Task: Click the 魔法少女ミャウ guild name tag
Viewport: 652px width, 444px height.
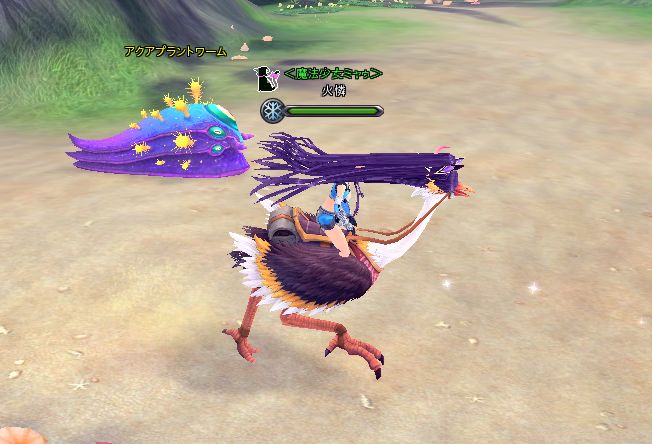Action: click(333, 74)
